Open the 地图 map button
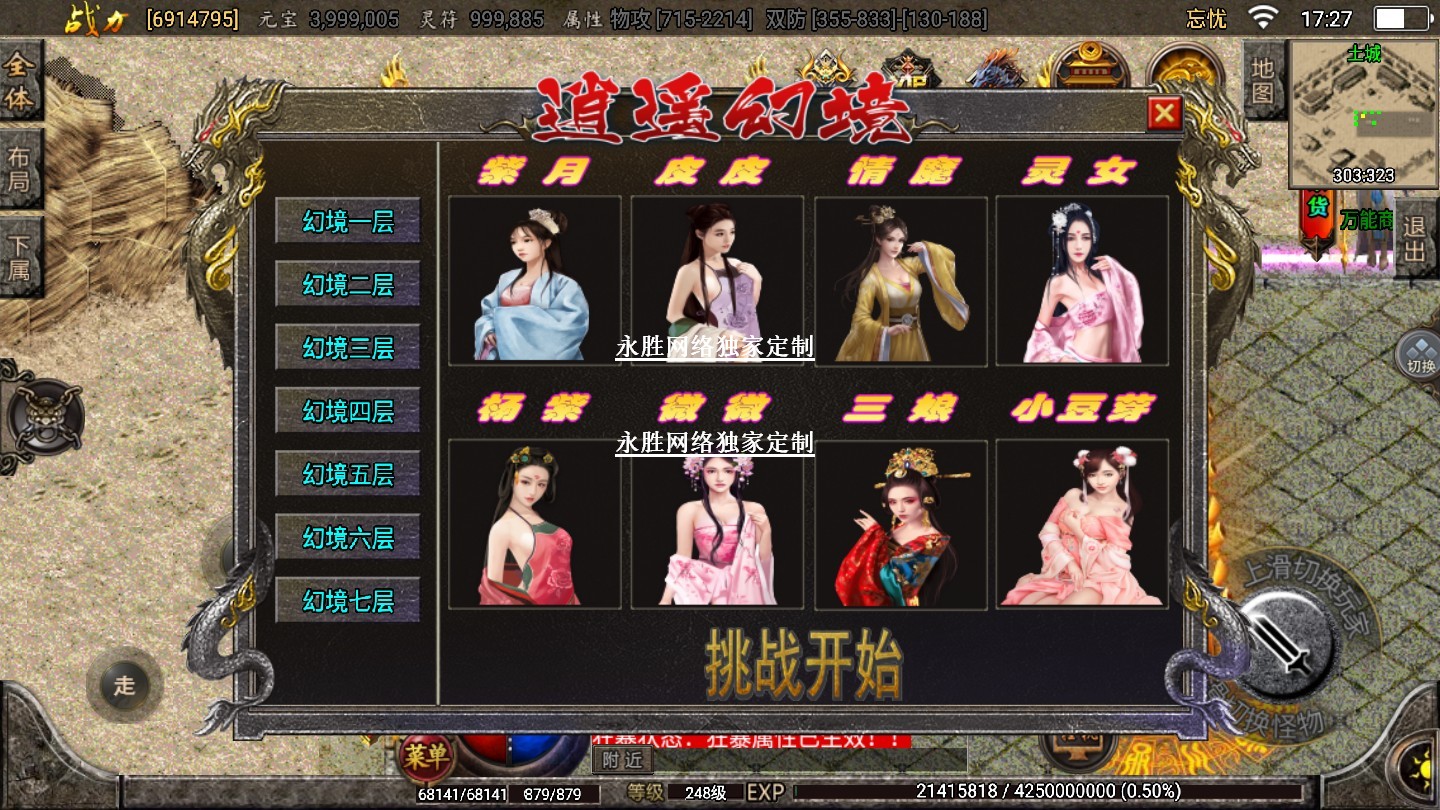The height and width of the screenshot is (810, 1440). tap(1263, 82)
